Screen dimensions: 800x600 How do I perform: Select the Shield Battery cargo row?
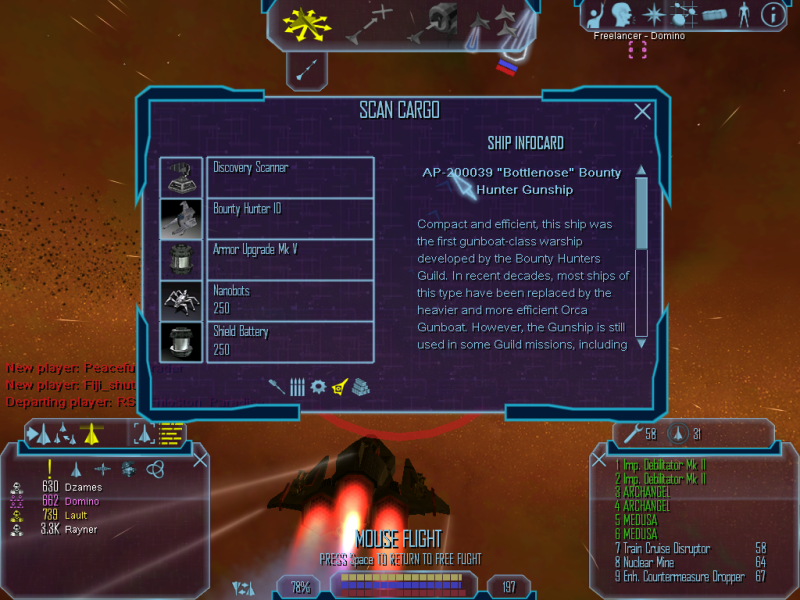point(290,340)
